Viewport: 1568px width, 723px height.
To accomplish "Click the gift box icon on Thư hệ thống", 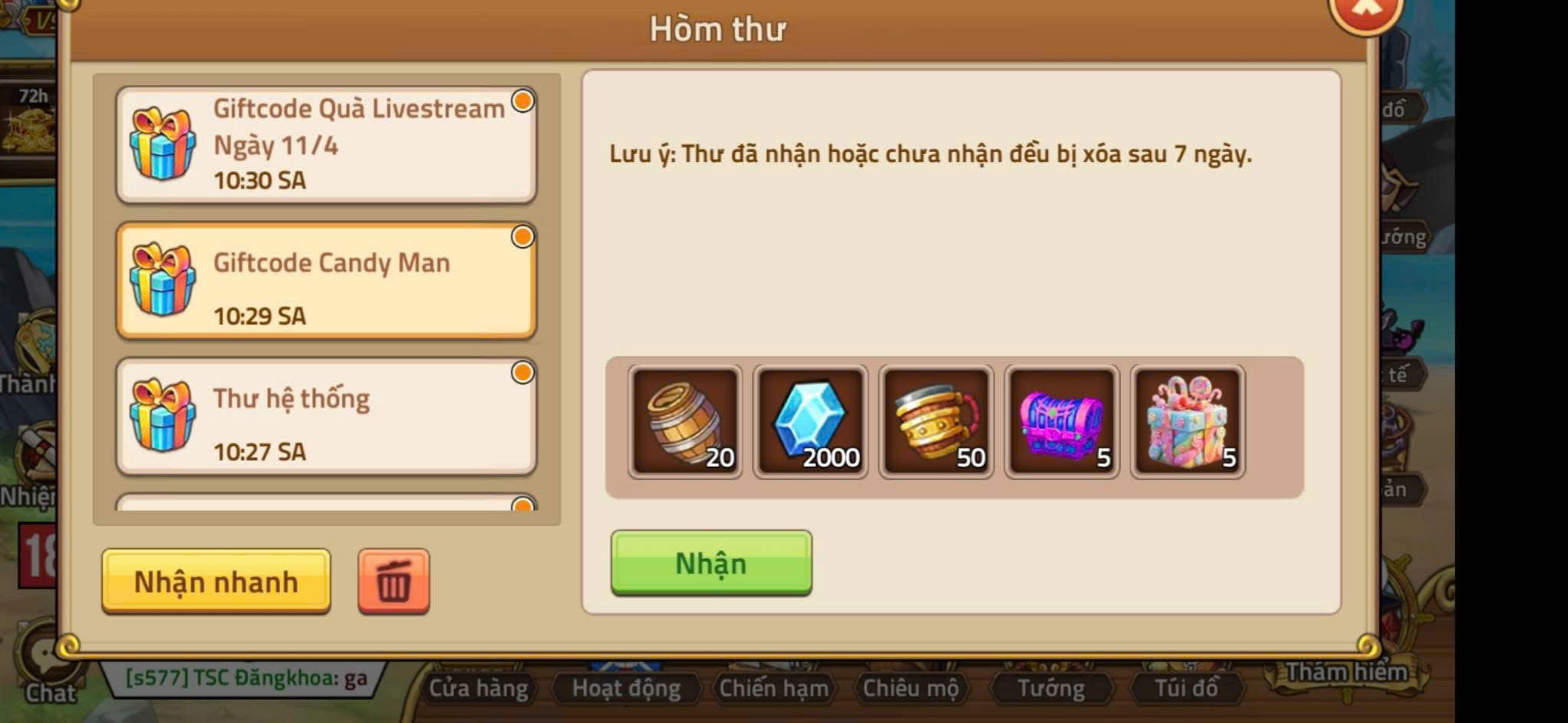I will [159, 418].
